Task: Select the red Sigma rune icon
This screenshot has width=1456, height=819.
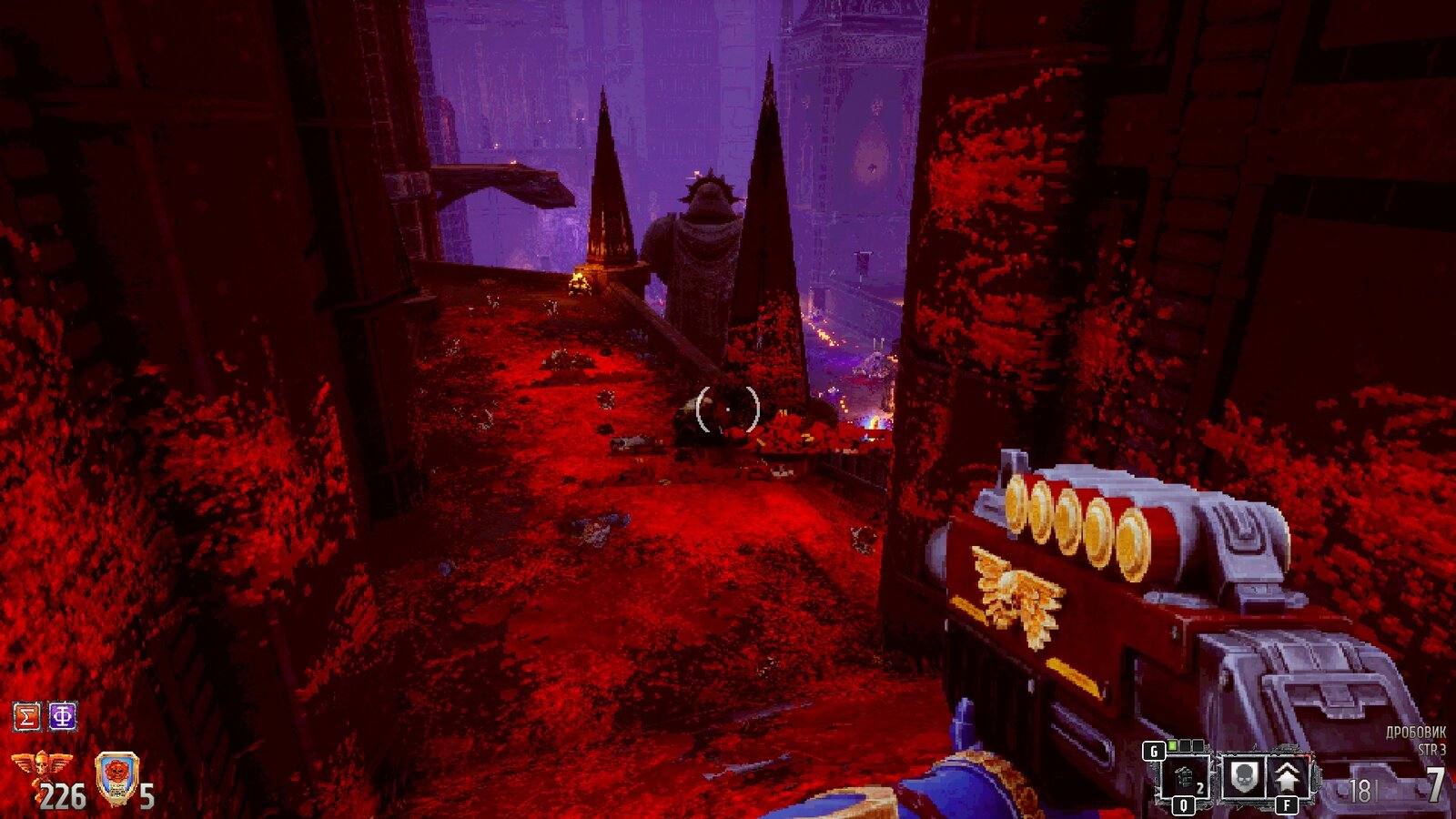Action: (25, 716)
